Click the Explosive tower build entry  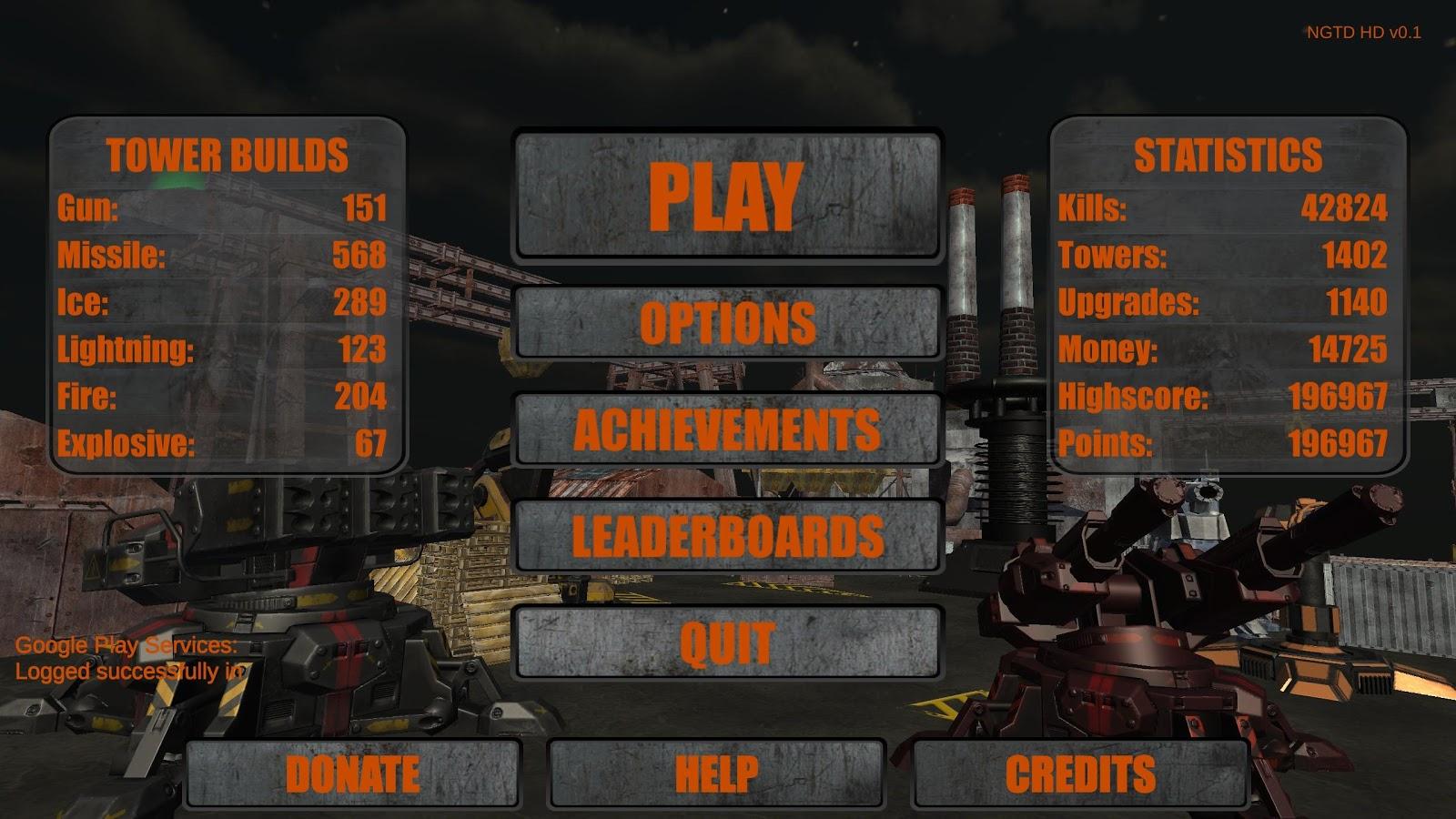click(x=218, y=444)
